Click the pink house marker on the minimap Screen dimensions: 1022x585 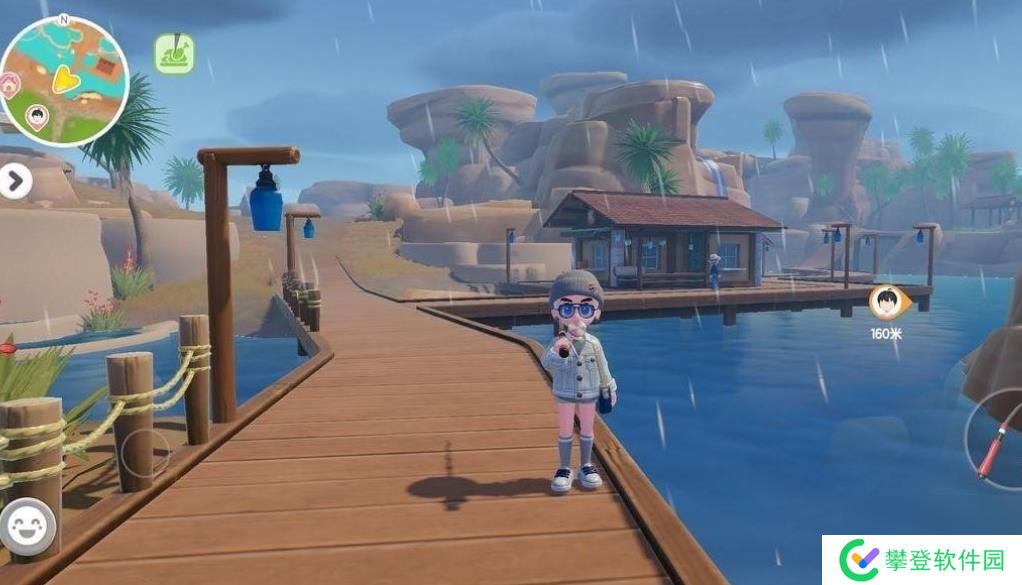tap(9, 84)
